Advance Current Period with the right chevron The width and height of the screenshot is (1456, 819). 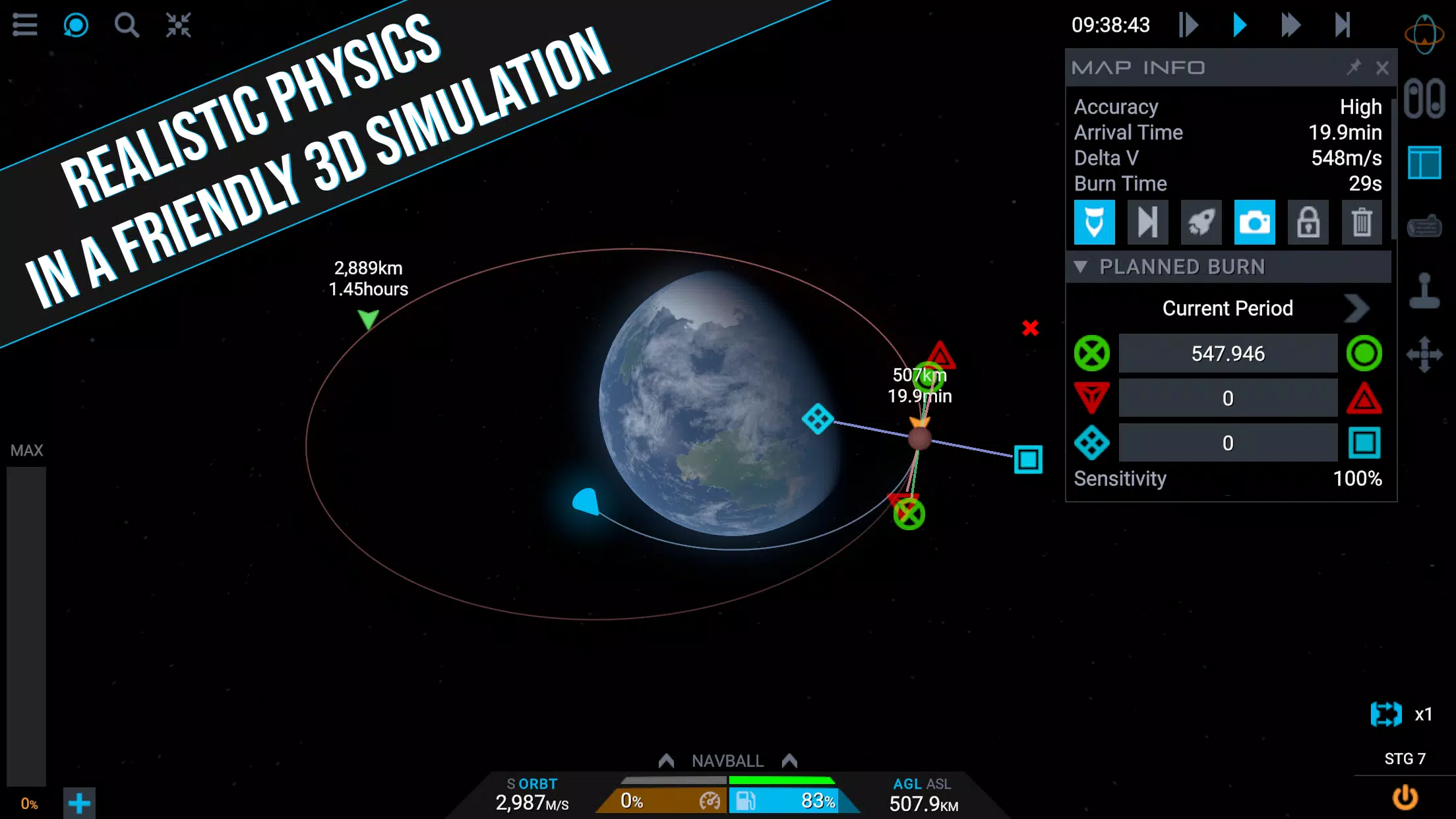(1356, 308)
